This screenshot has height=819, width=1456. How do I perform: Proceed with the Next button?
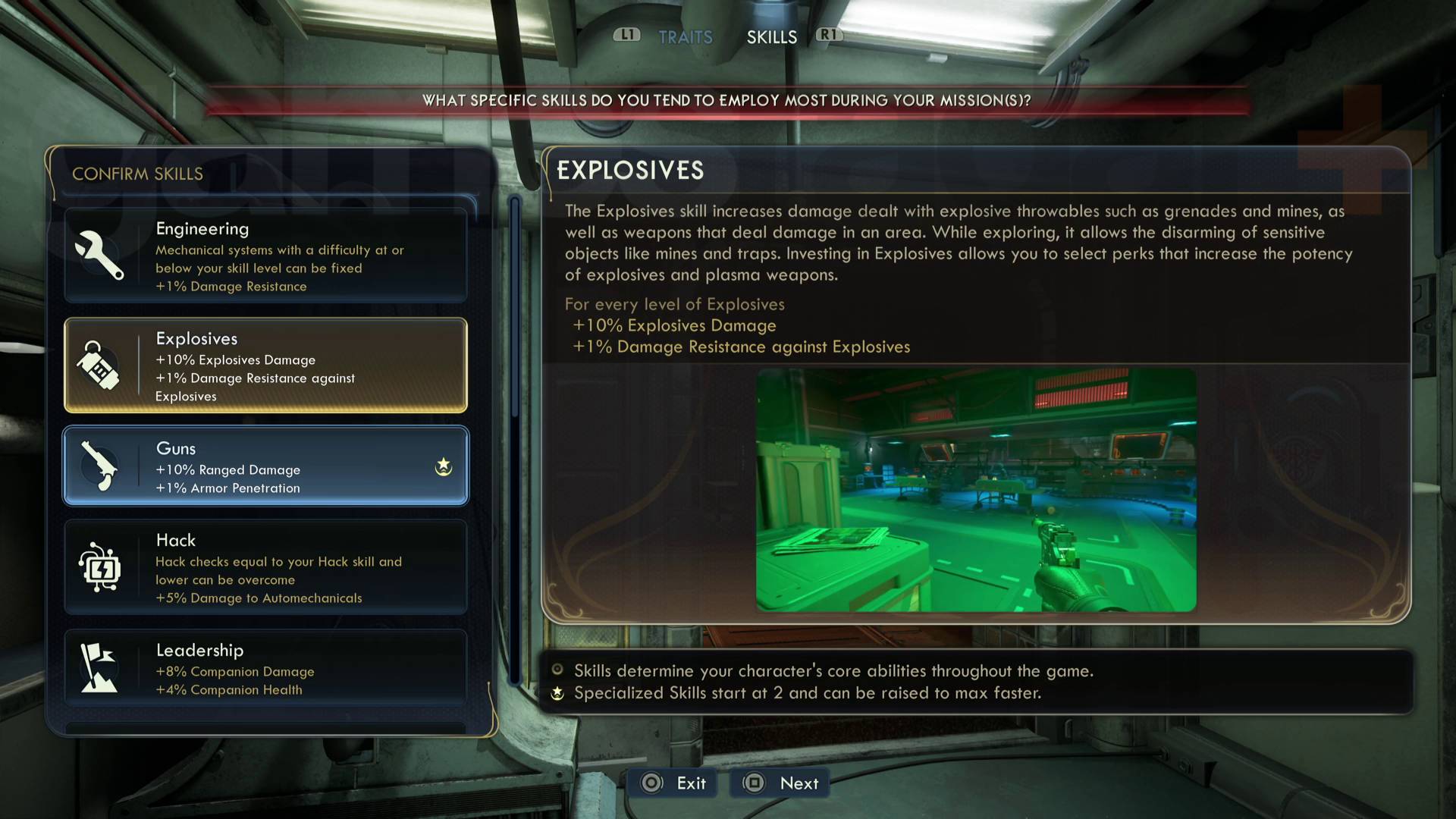pyautogui.click(x=781, y=783)
